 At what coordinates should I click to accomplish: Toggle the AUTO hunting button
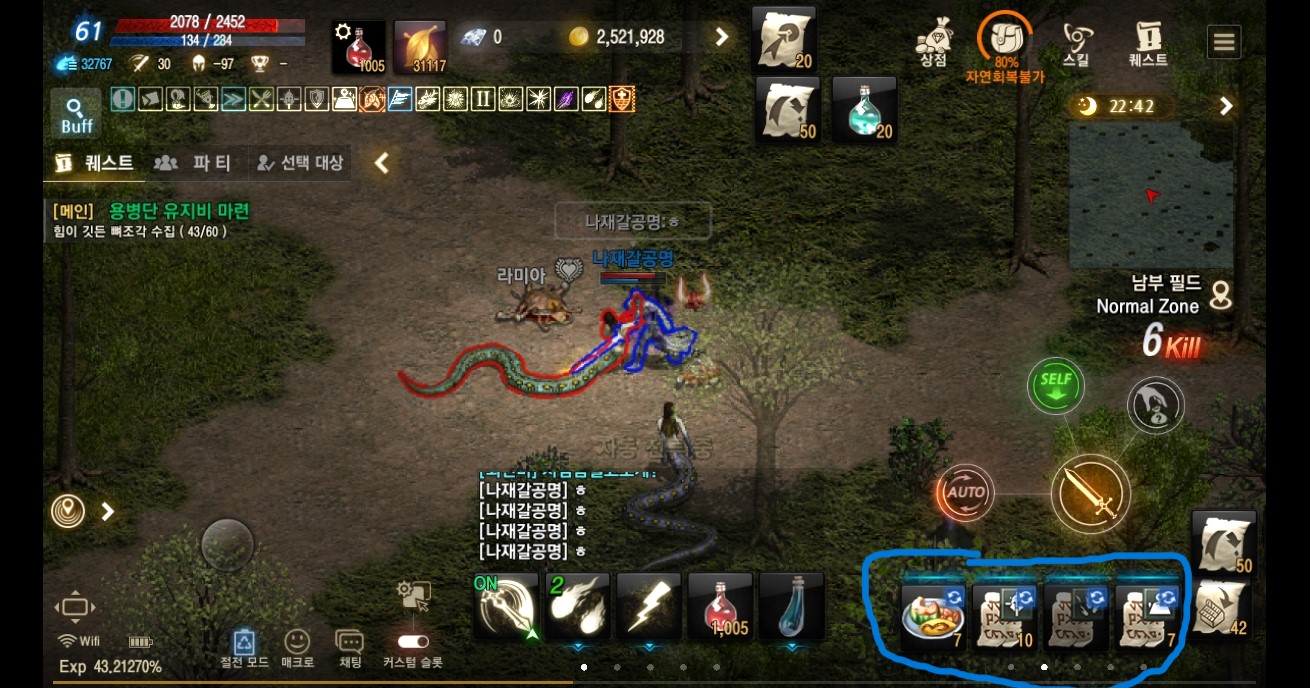[965, 492]
